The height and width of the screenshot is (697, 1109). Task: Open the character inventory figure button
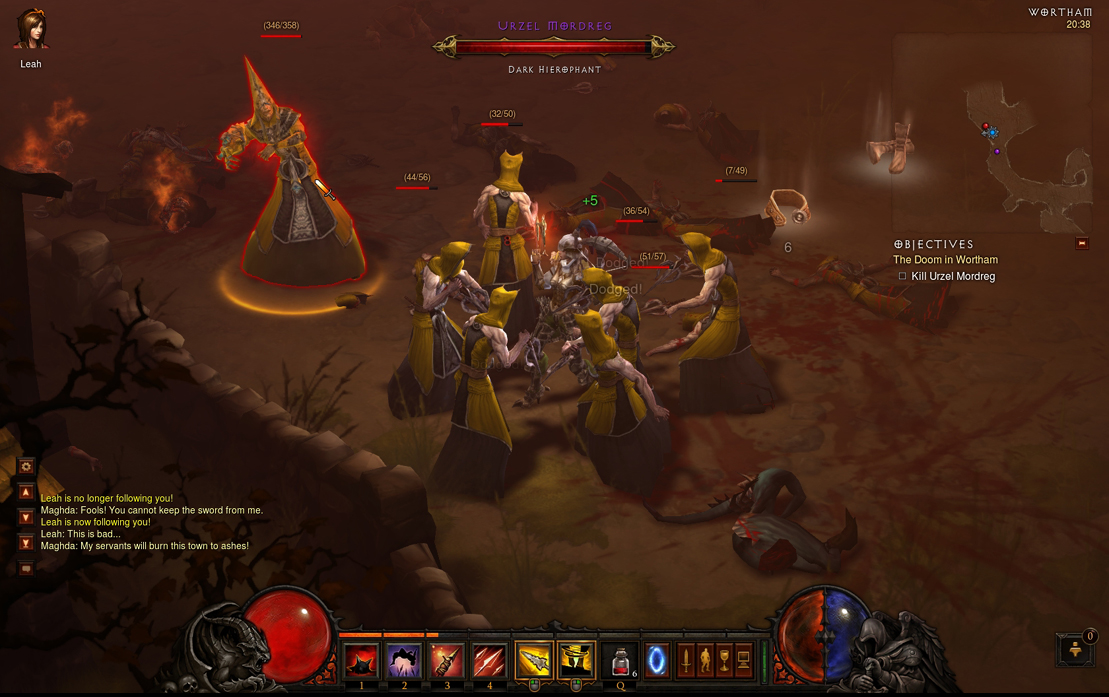click(x=705, y=660)
